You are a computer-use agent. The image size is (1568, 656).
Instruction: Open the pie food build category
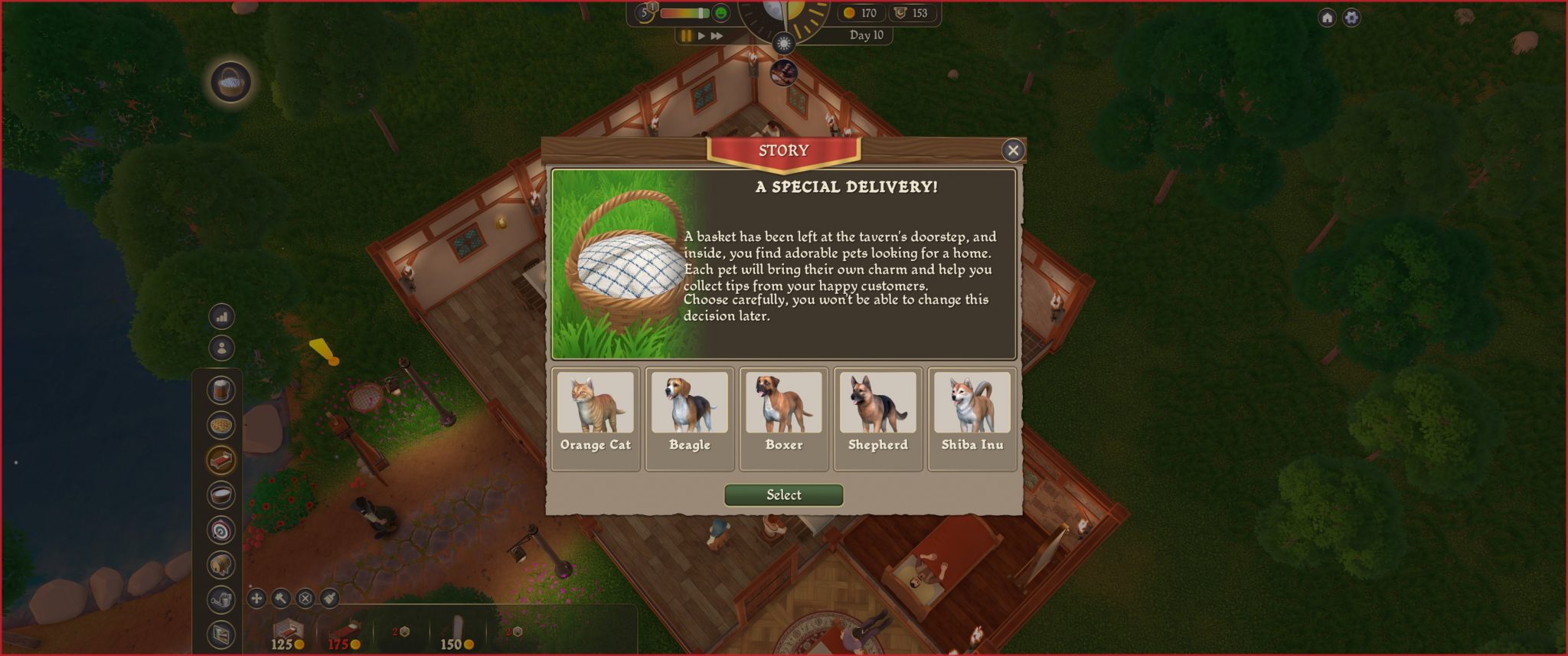[x=221, y=425]
